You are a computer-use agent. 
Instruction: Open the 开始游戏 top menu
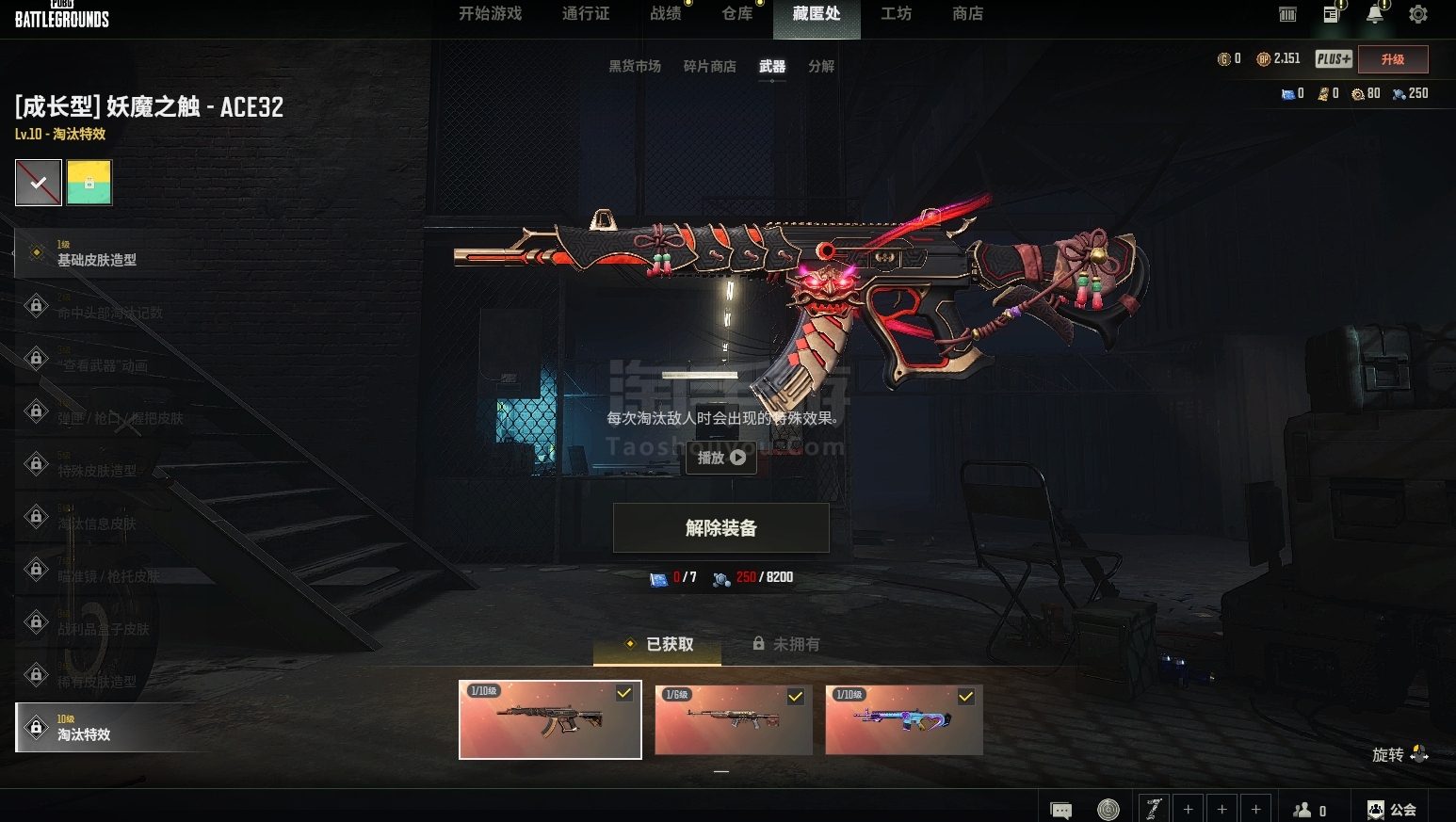(490, 14)
